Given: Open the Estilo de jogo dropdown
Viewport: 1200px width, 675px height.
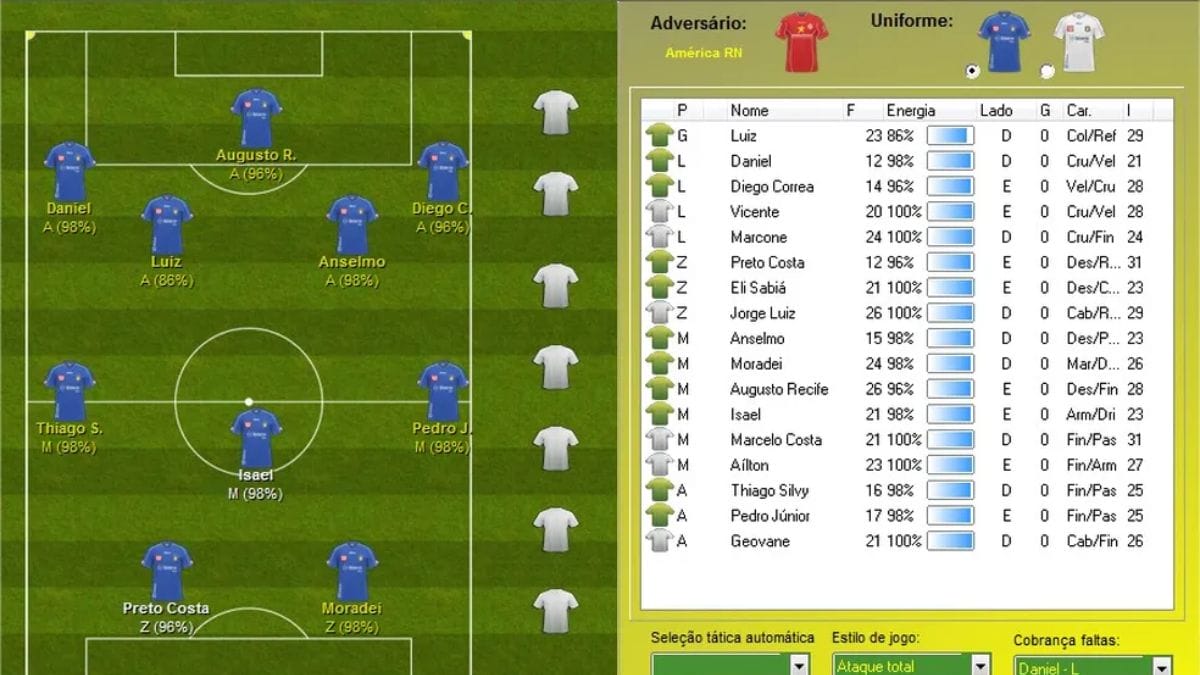Looking at the screenshot, I should pyautogui.click(x=980, y=666).
